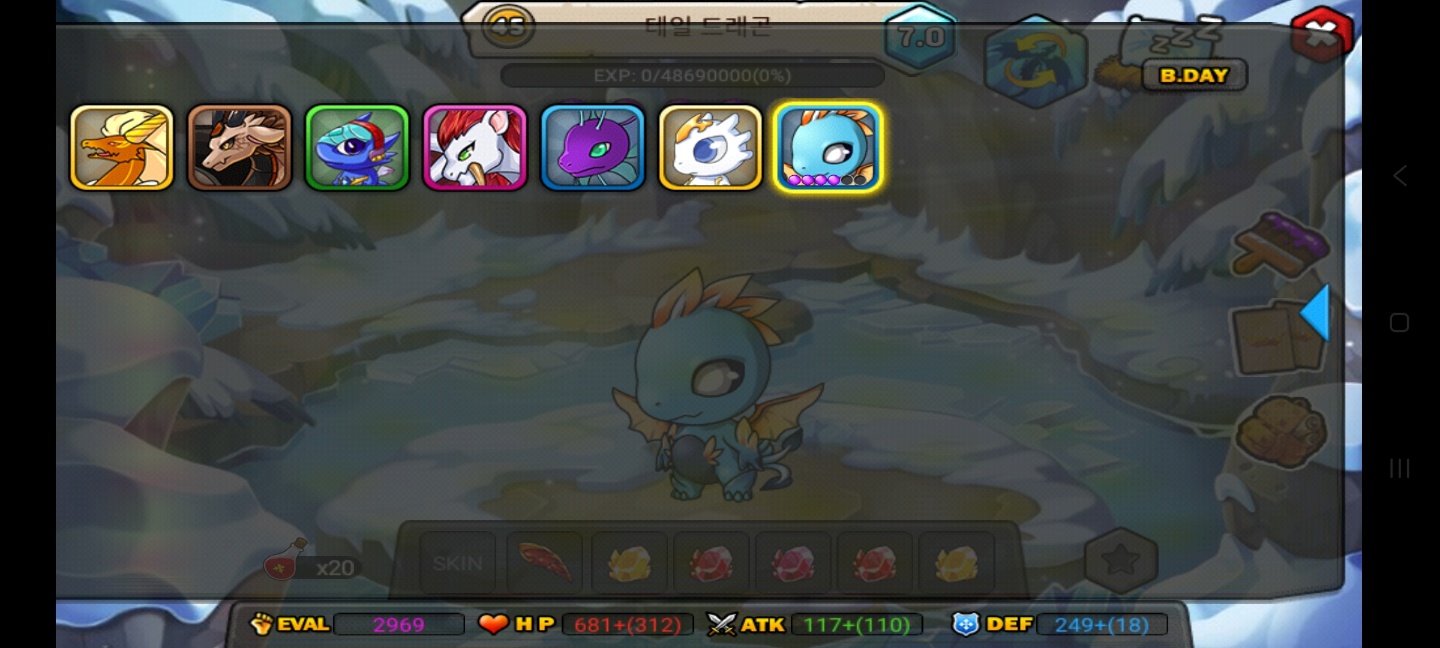
Task: Open the purple paint brush tool
Action: click(x=1280, y=243)
